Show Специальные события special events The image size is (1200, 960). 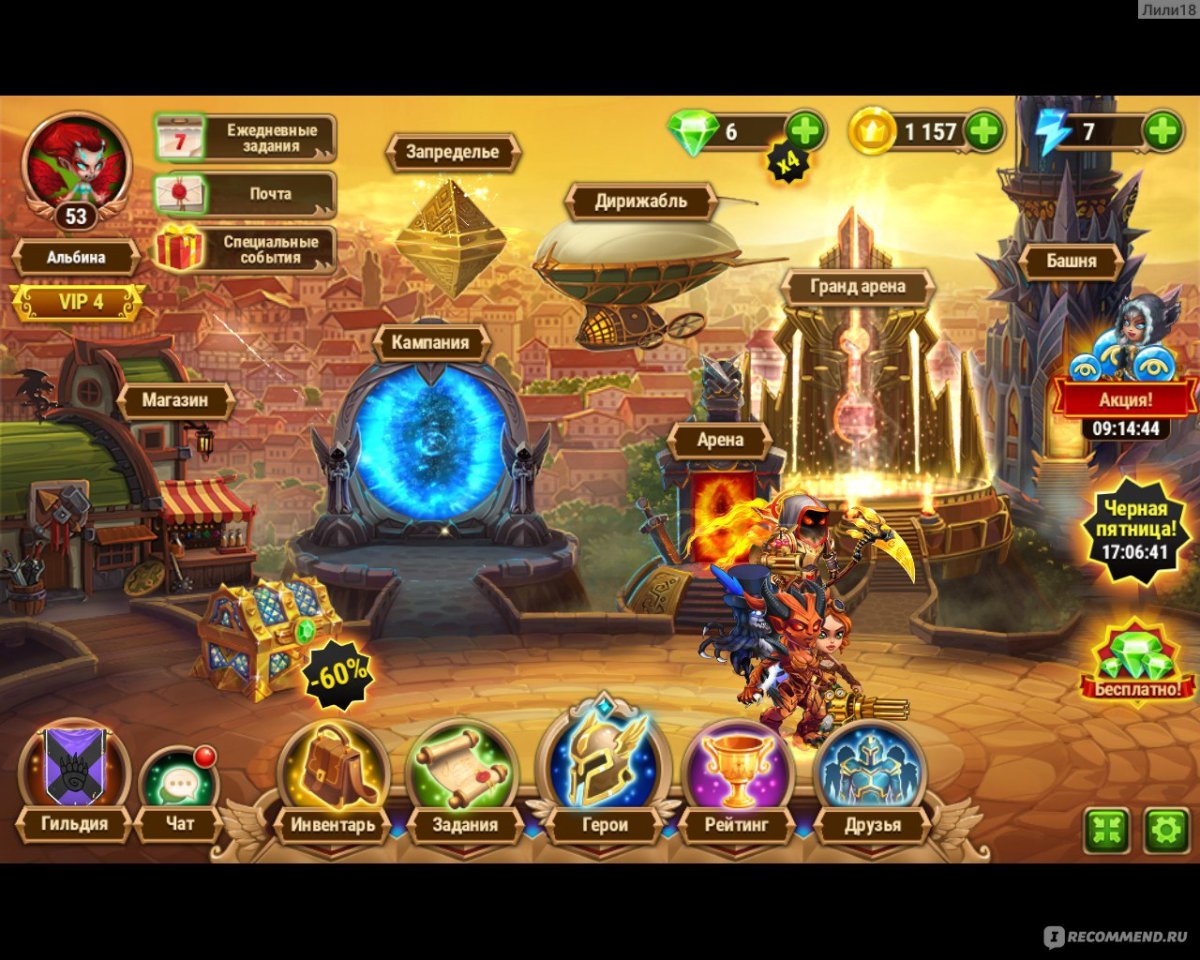coord(246,249)
